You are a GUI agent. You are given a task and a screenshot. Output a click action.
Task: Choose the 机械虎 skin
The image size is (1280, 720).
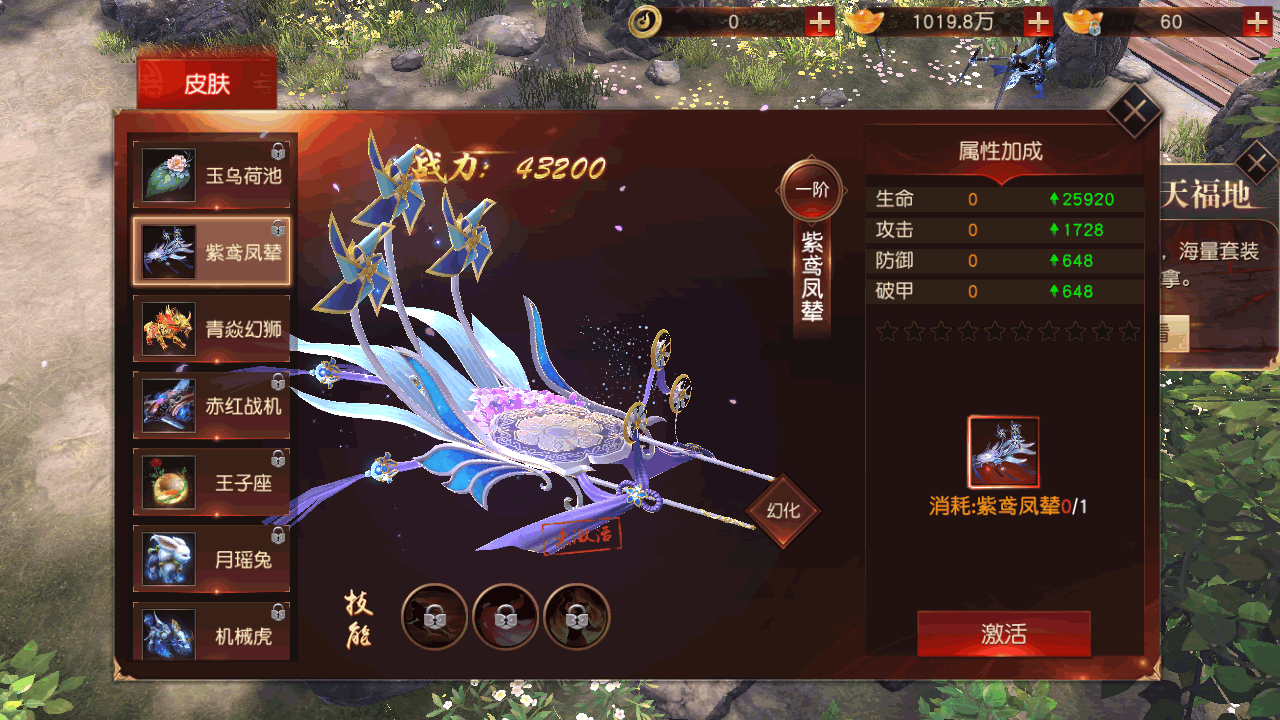click(x=212, y=634)
